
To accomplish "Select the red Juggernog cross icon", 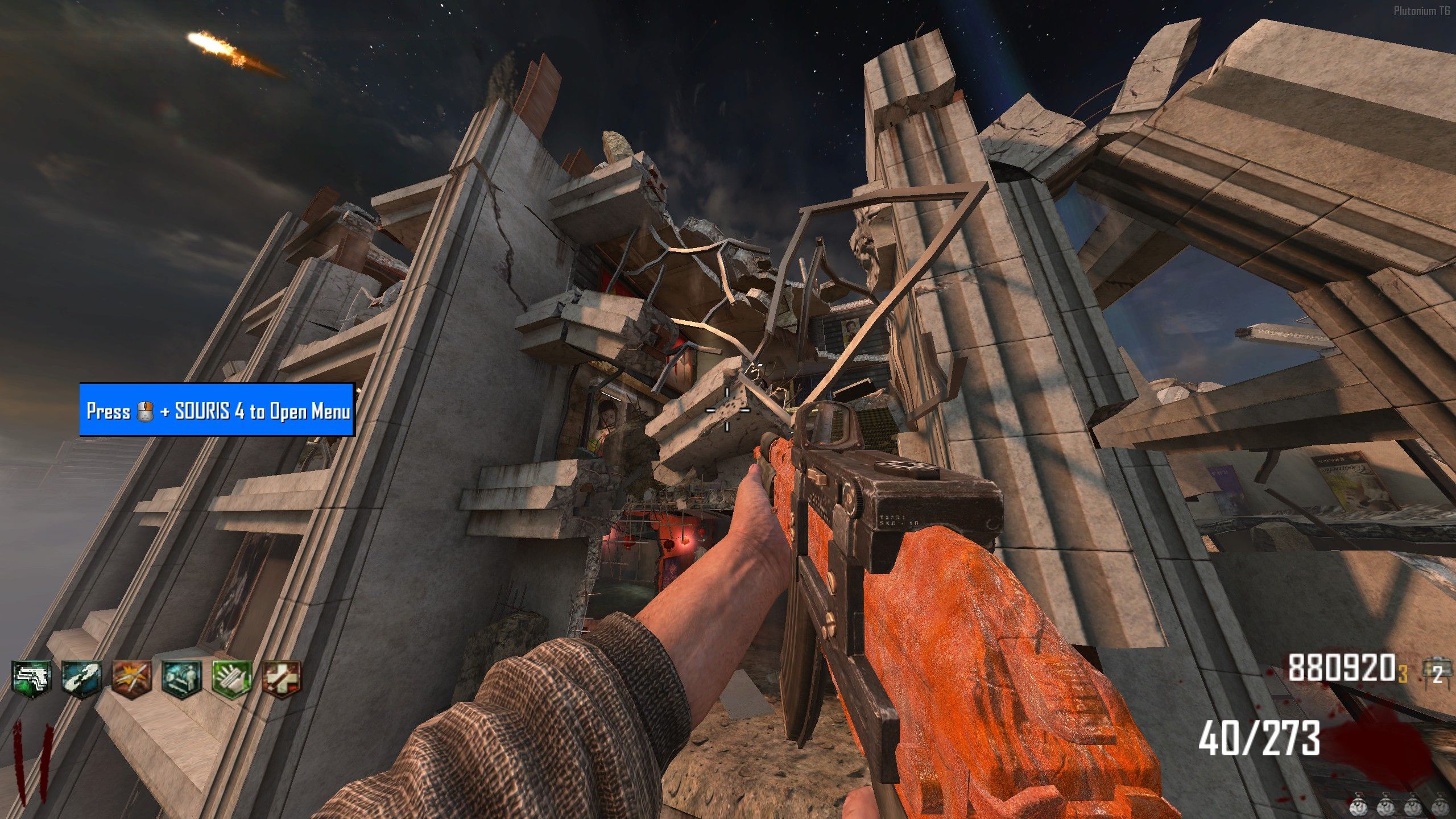I will [x=281, y=678].
